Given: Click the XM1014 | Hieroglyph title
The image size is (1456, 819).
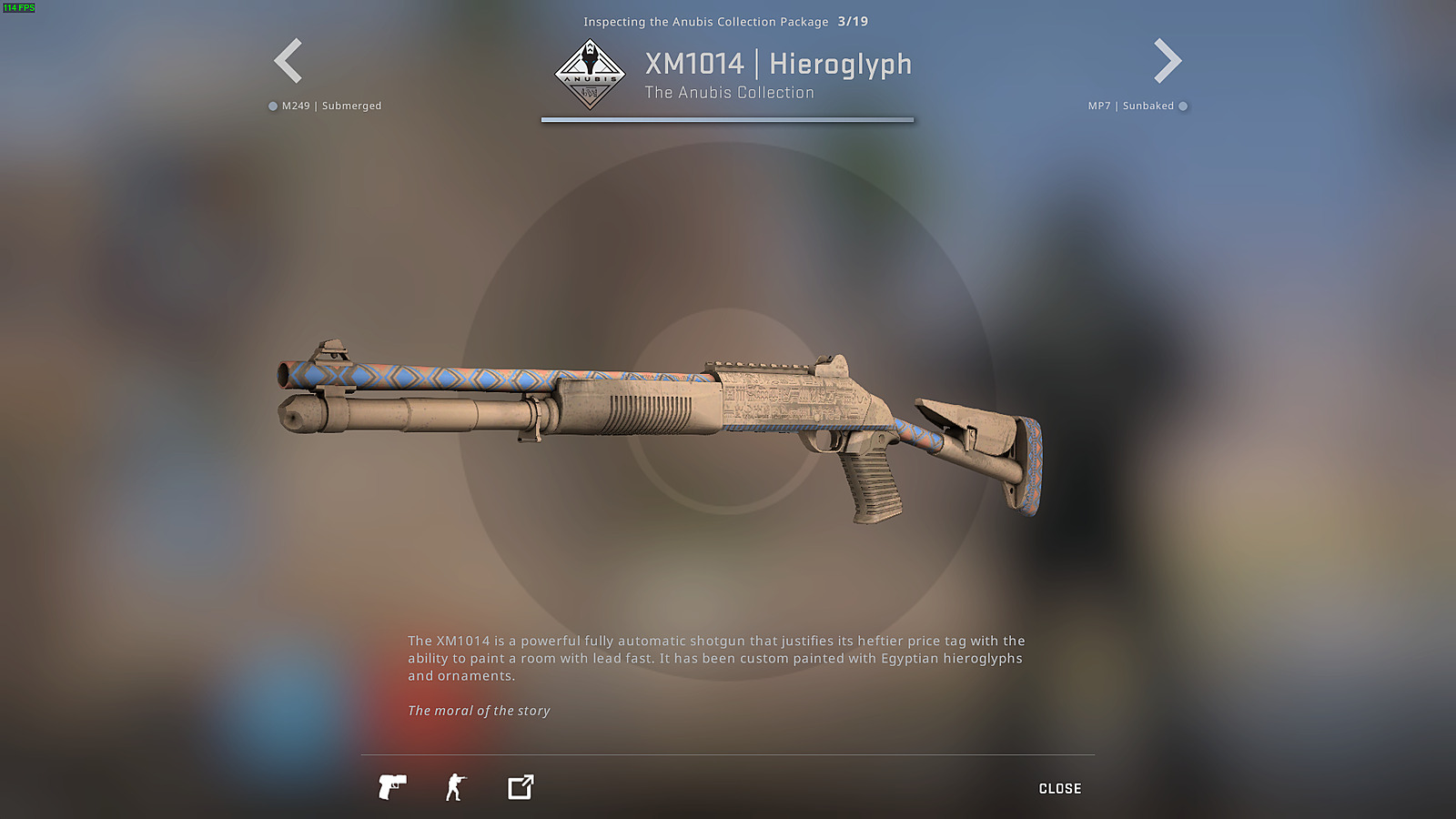Looking at the screenshot, I should point(778,64).
